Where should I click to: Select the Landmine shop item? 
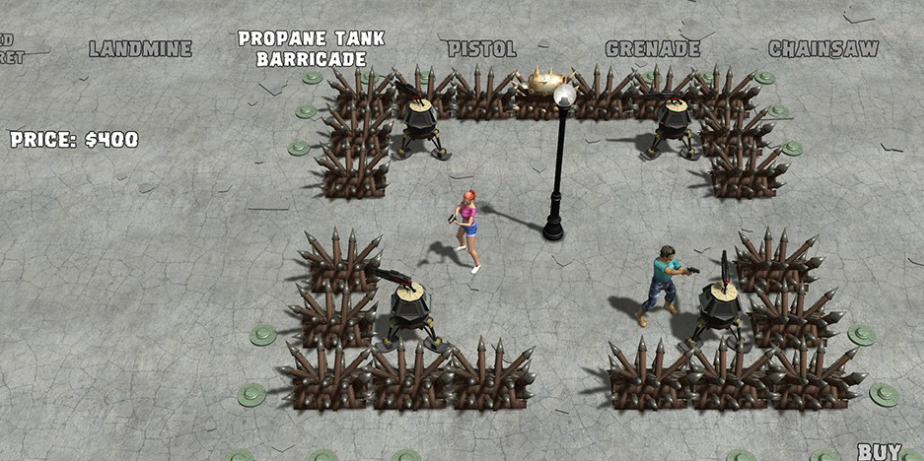(x=140, y=48)
